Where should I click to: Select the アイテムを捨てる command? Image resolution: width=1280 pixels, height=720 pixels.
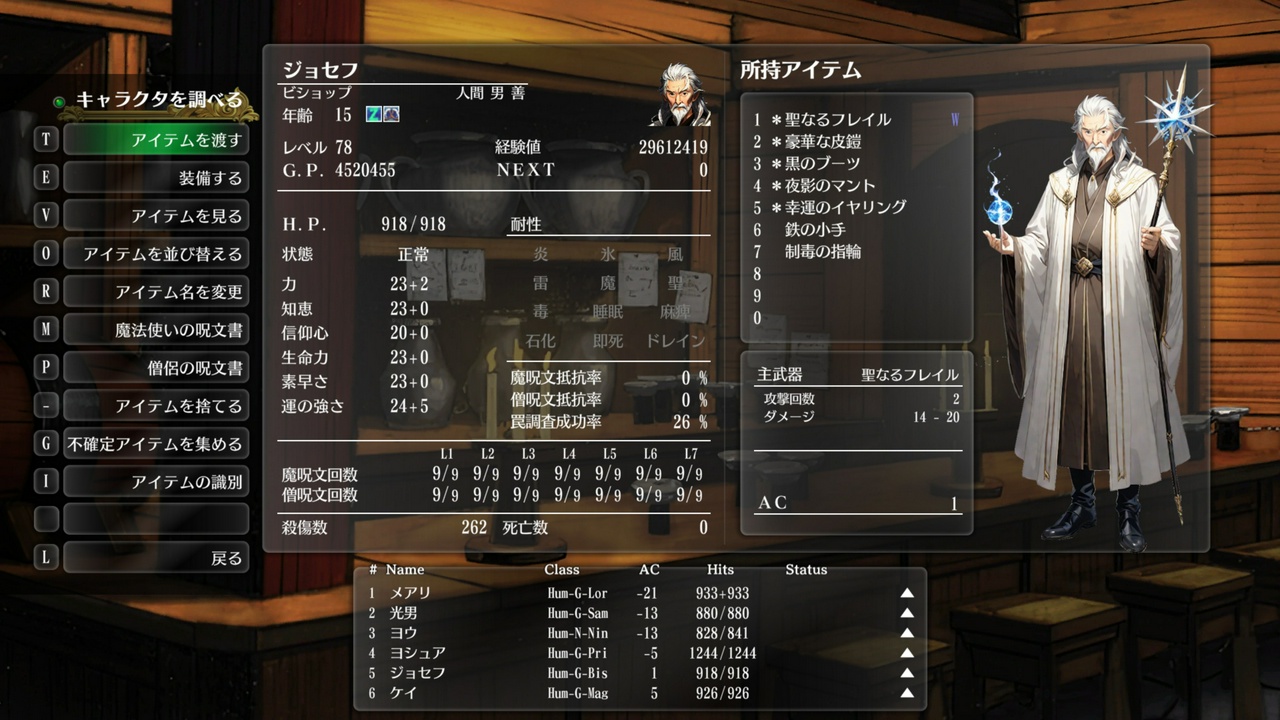[x=157, y=404]
